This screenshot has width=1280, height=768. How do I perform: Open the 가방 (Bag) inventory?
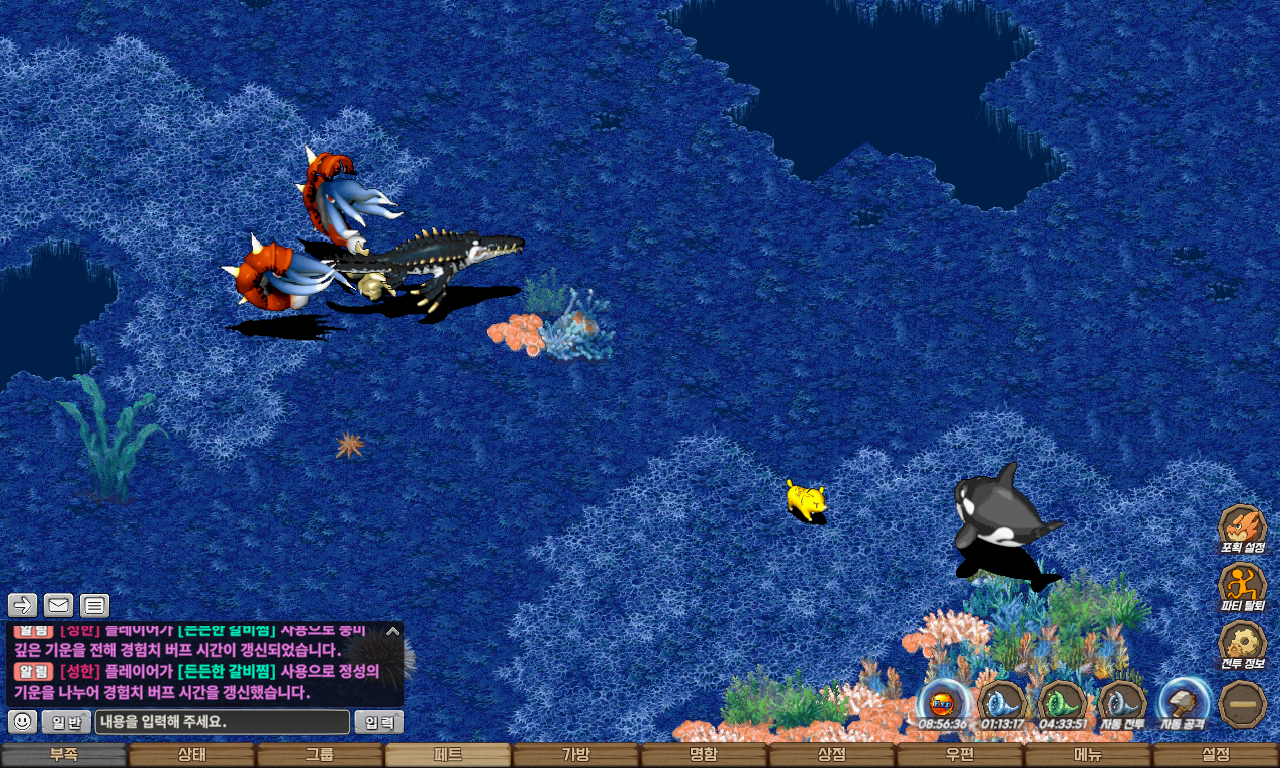point(575,755)
